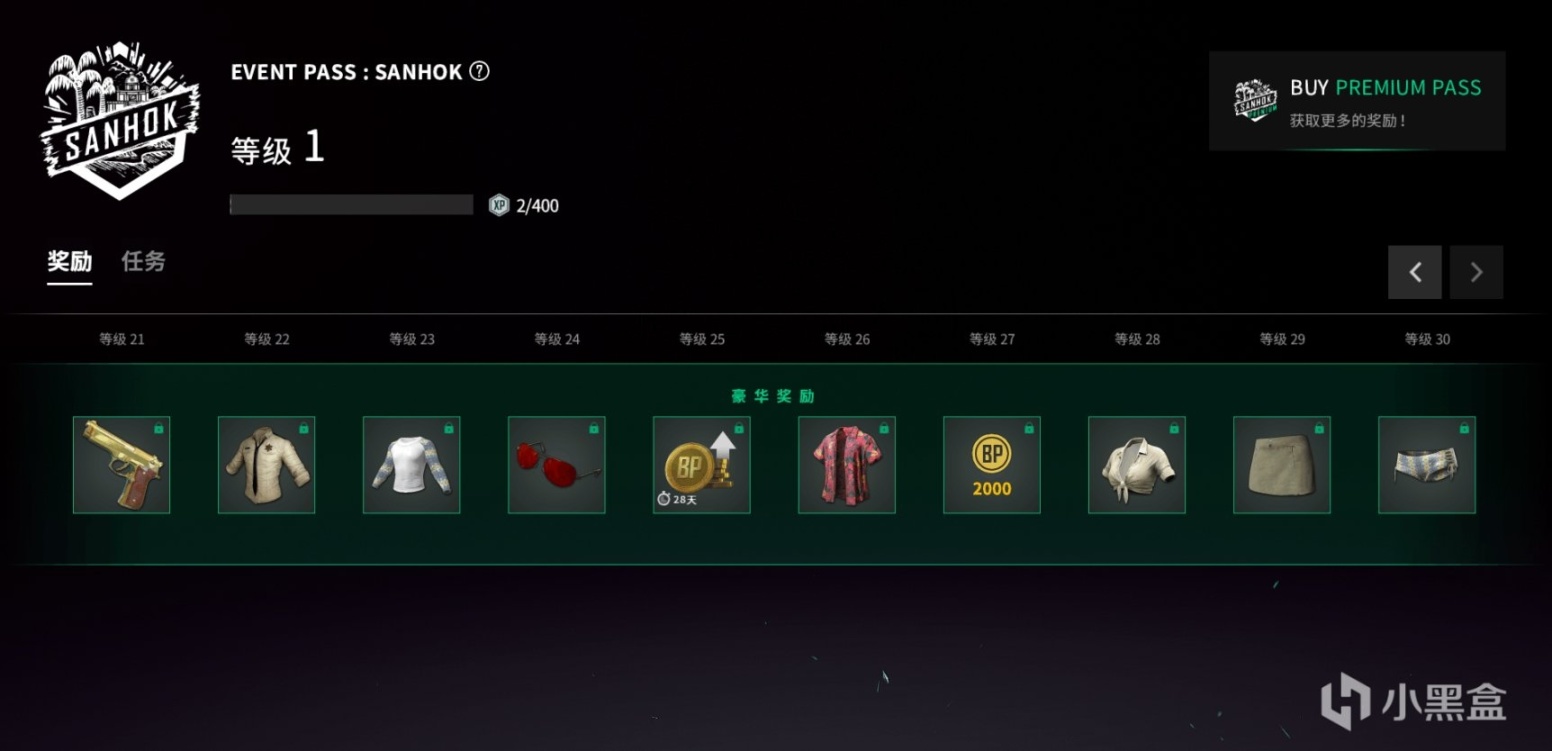This screenshot has width=1552, height=751.
Task: Select the beige skirt reward thumbnail
Action: point(1281,464)
